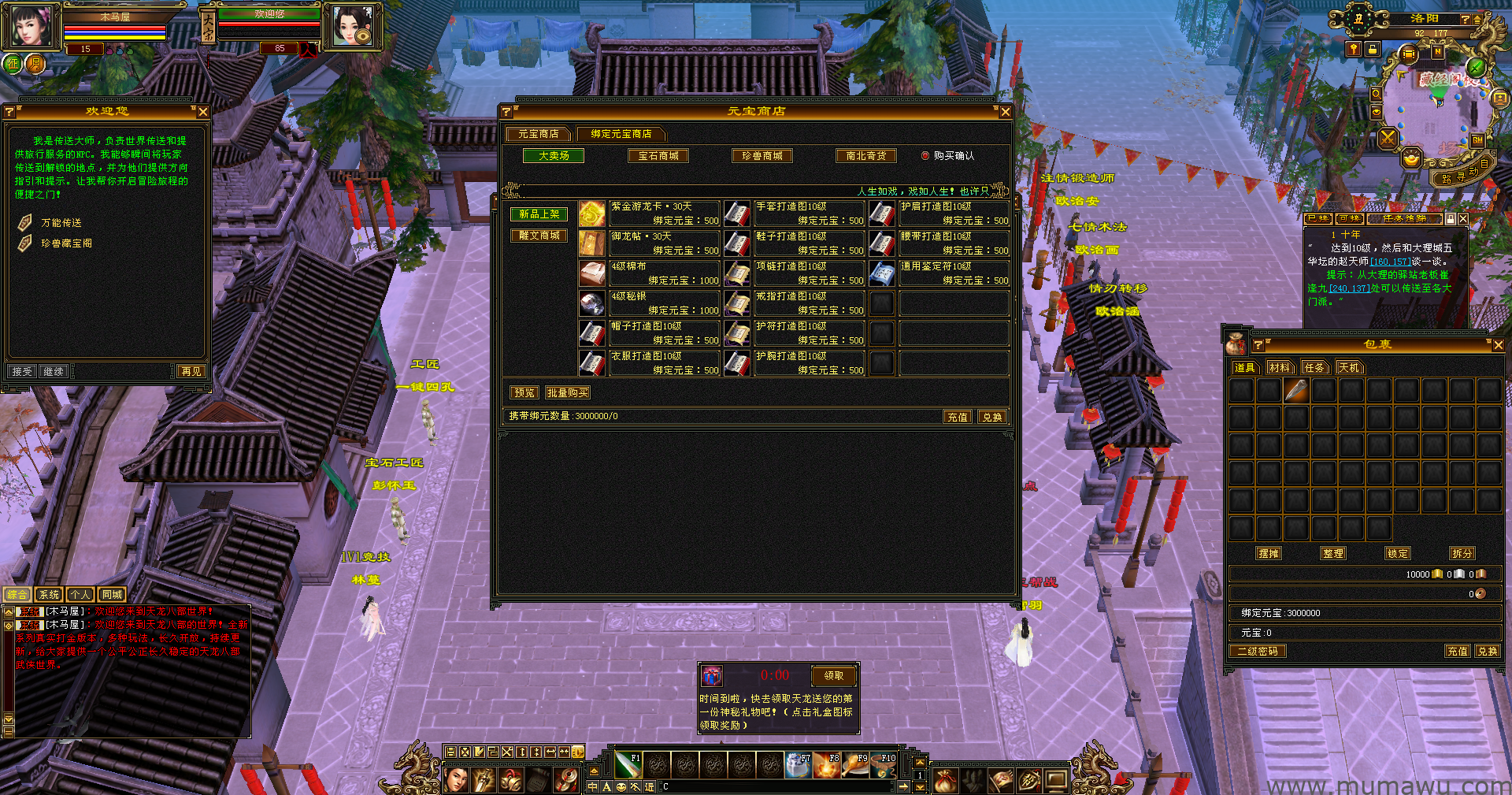Switch to the 绑定元宝商店 tab

[621, 134]
